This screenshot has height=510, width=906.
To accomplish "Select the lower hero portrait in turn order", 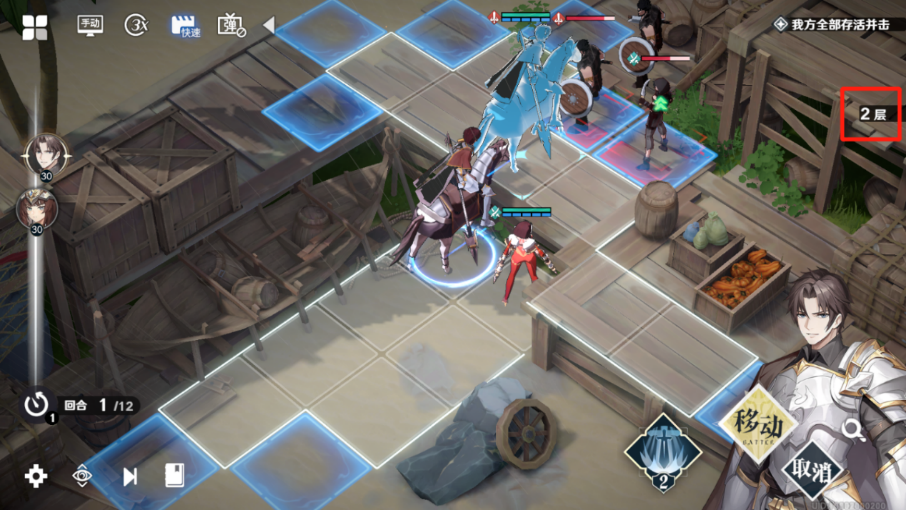I will coord(34,209).
